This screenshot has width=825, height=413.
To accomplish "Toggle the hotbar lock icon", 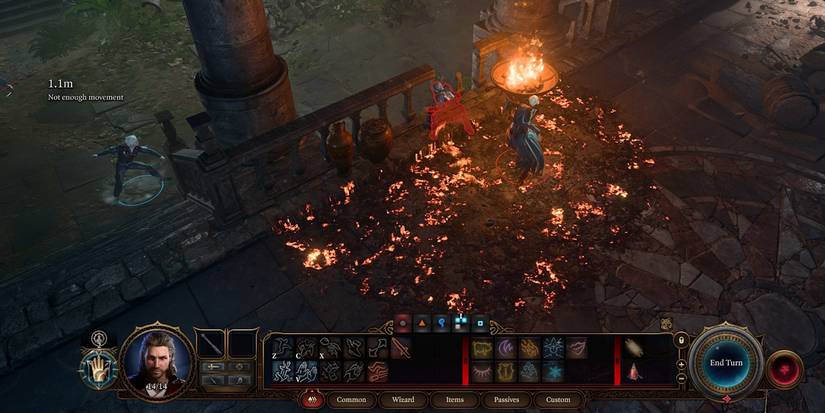I will pos(682,342).
